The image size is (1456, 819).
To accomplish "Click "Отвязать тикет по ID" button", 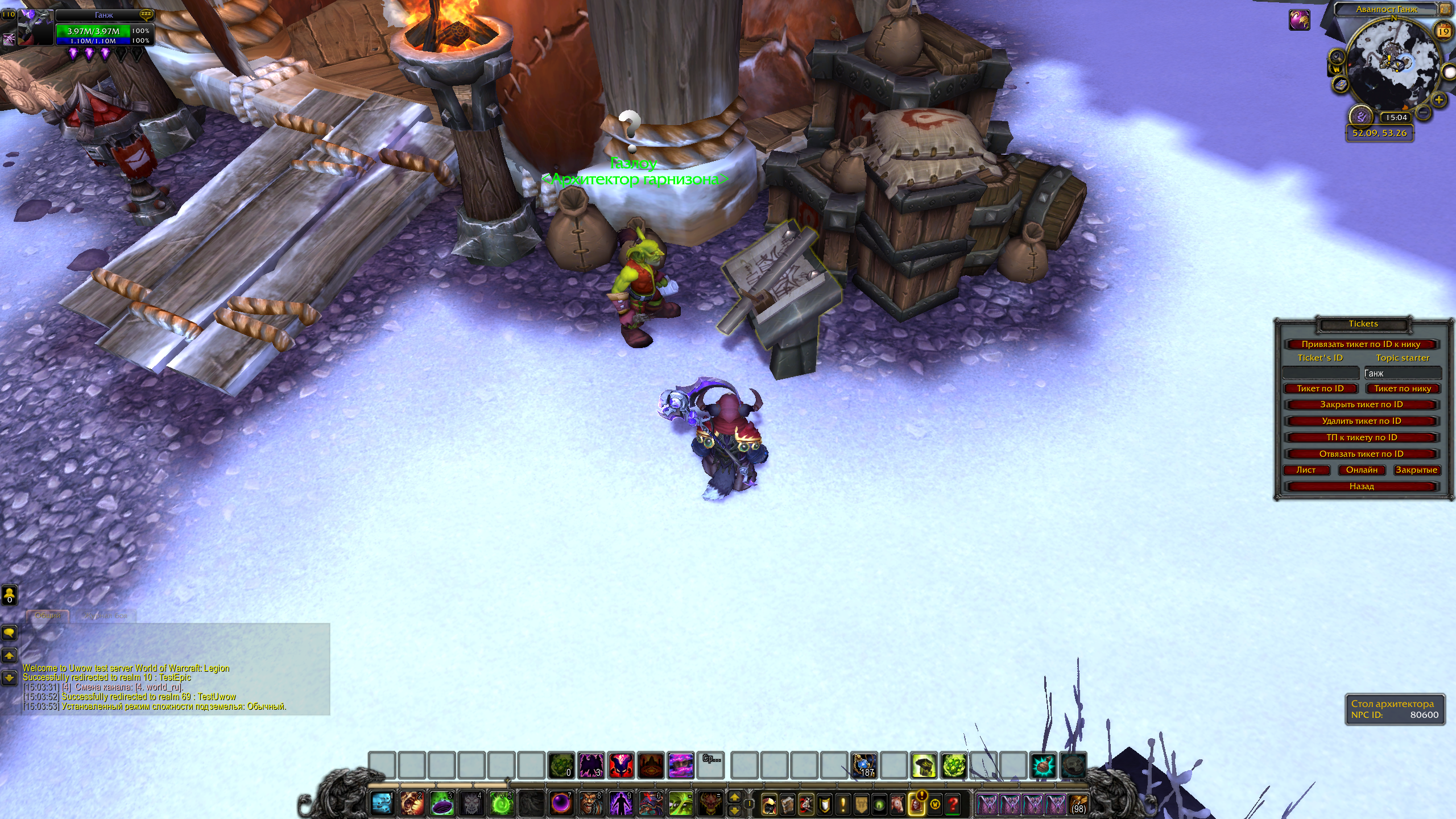I will (1362, 454).
